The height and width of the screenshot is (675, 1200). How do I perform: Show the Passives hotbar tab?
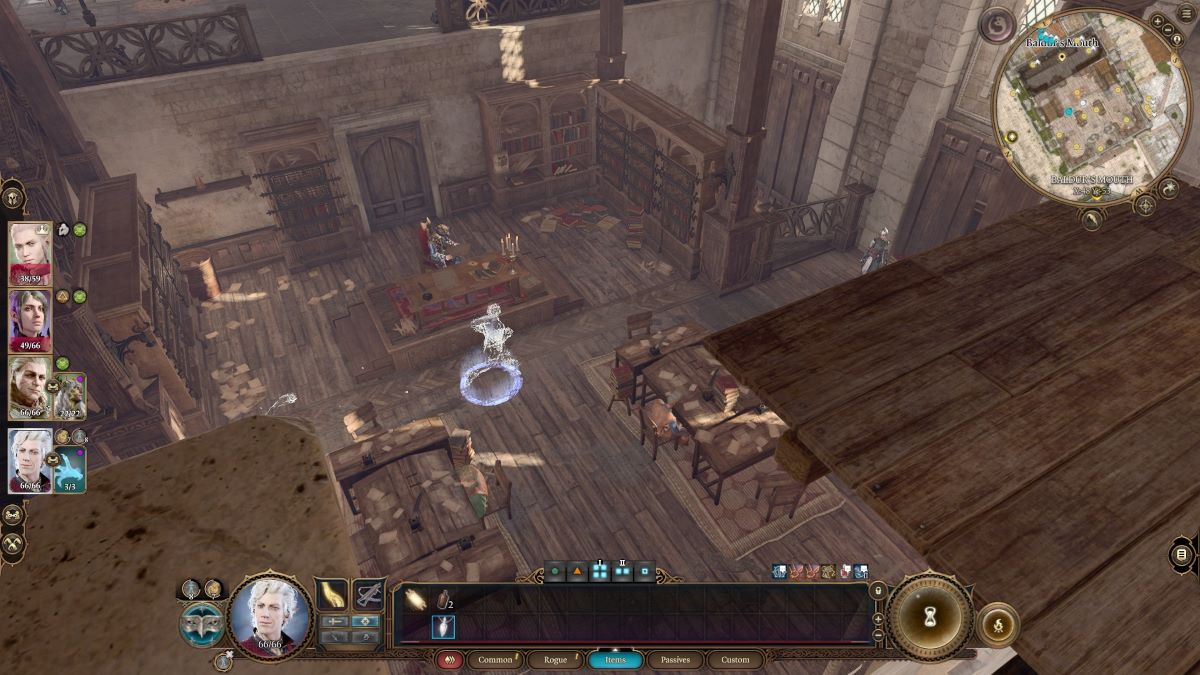coord(675,660)
